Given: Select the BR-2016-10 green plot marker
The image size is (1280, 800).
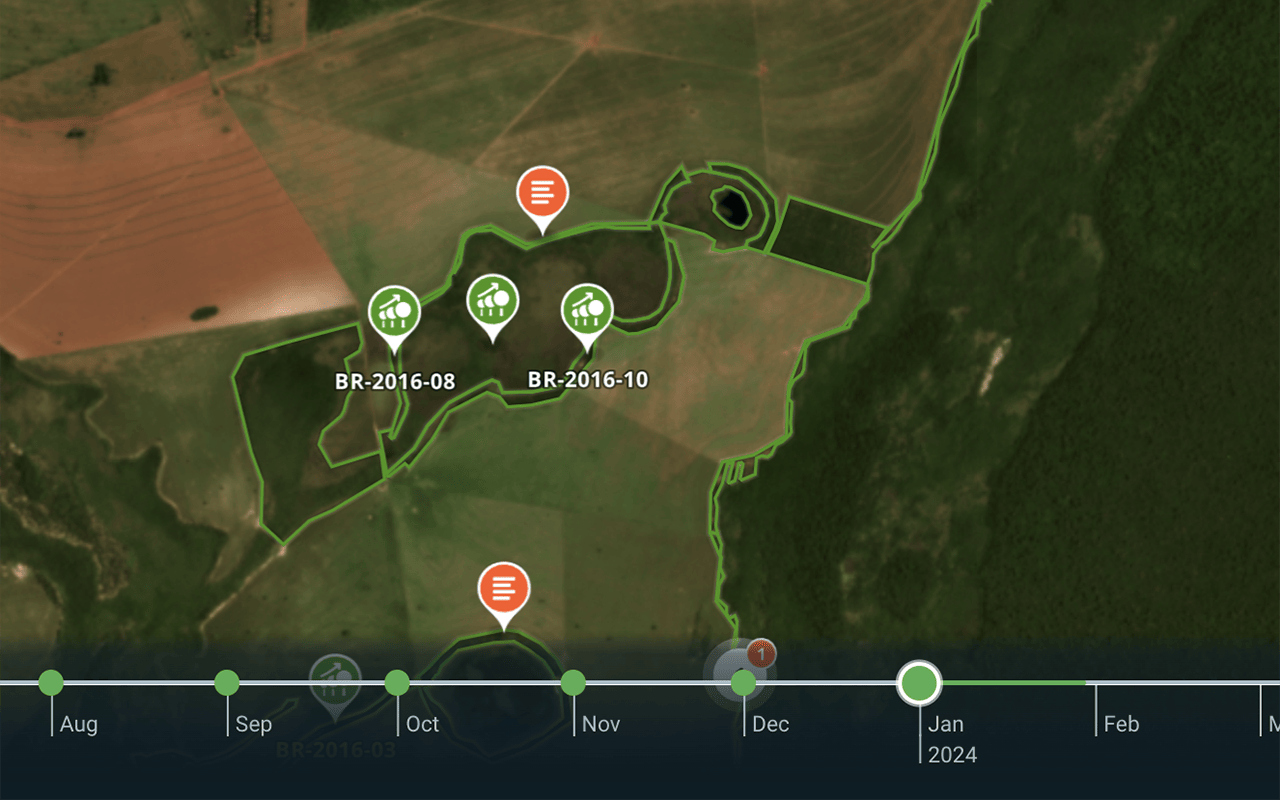Looking at the screenshot, I should 587,311.
